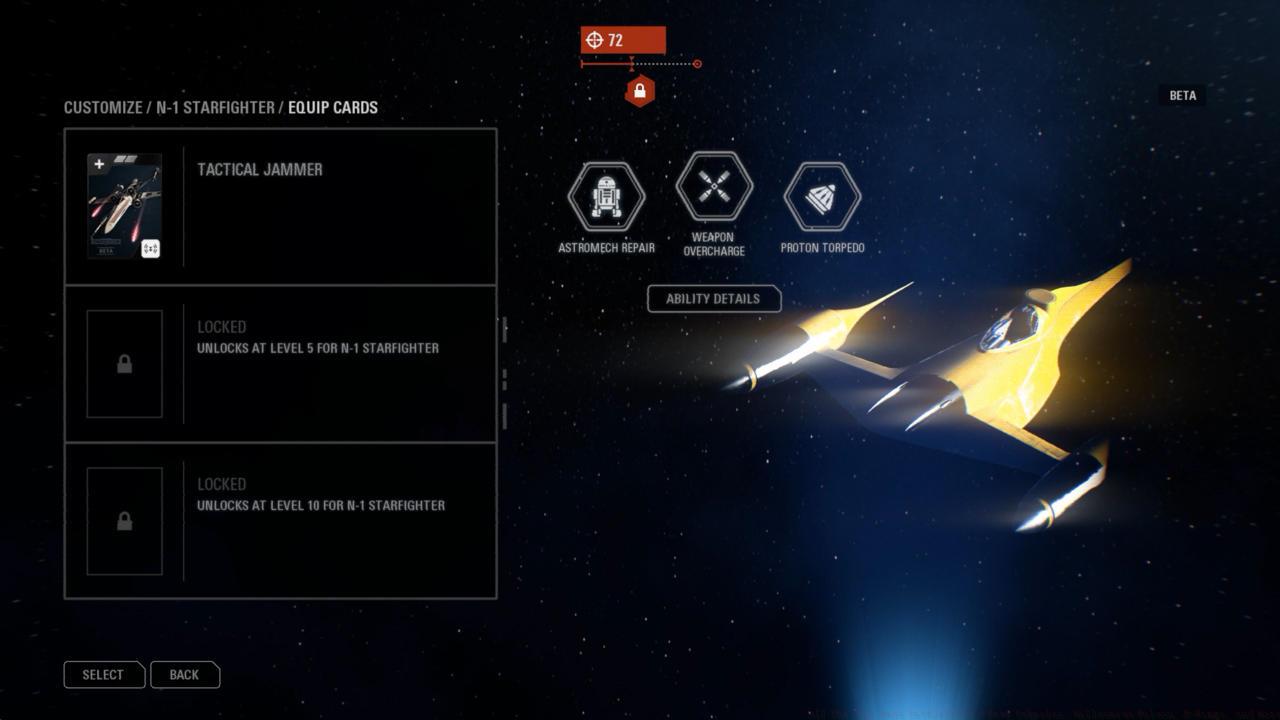Select the locked level 10 card slot
The height and width of the screenshot is (720, 1280).
(x=280, y=520)
